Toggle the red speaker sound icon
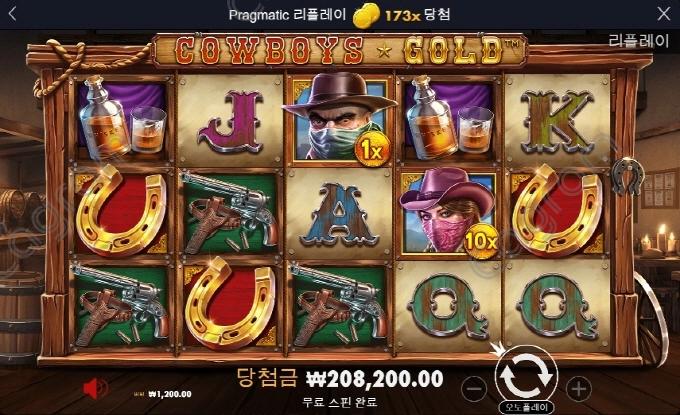The image size is (680, 415). pos(97,387)
